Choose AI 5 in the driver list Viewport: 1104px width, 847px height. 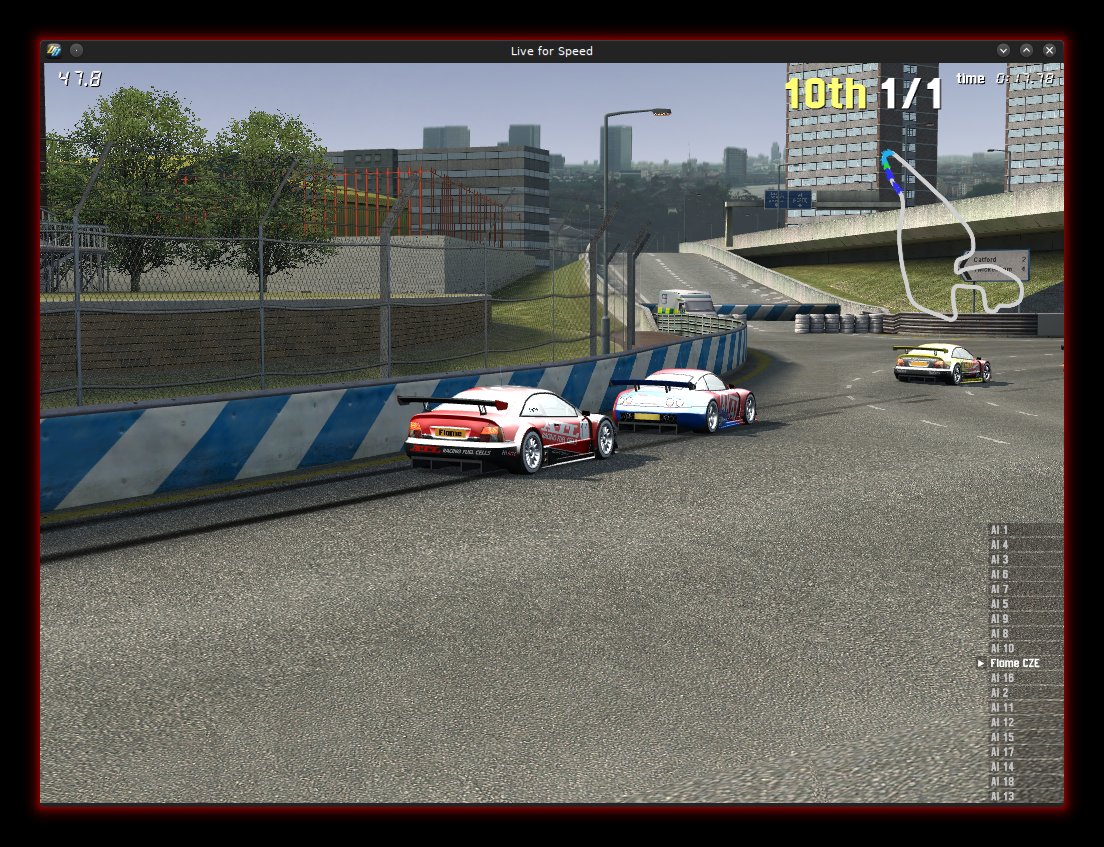pos(1000,604)
